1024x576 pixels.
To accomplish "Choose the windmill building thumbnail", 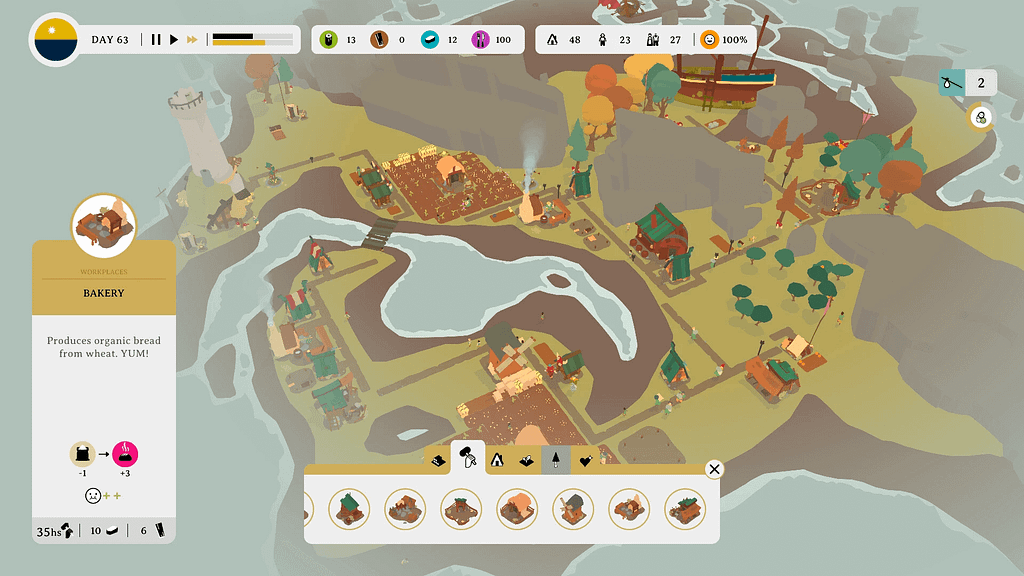I will (573, 509).
